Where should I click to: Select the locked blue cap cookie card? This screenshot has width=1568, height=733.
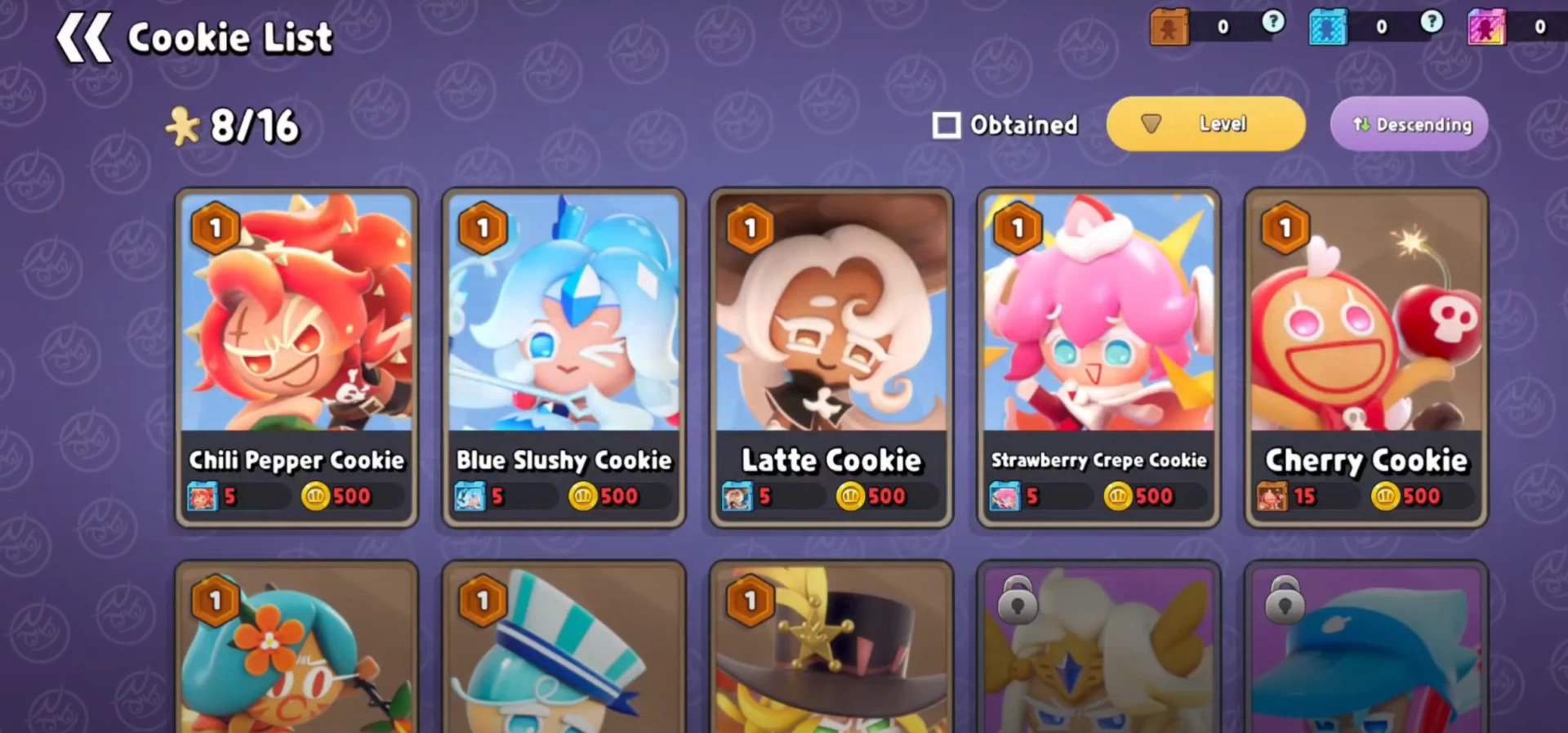click(x=1366, y=650)
